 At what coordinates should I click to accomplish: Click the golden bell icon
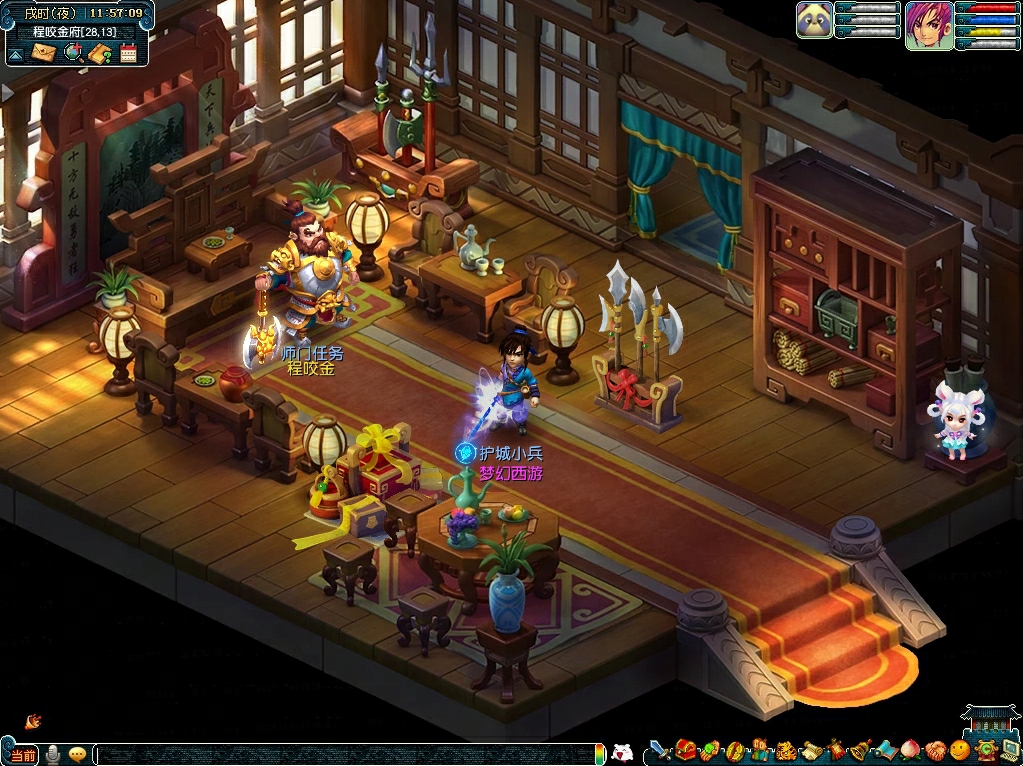point(860,750)
